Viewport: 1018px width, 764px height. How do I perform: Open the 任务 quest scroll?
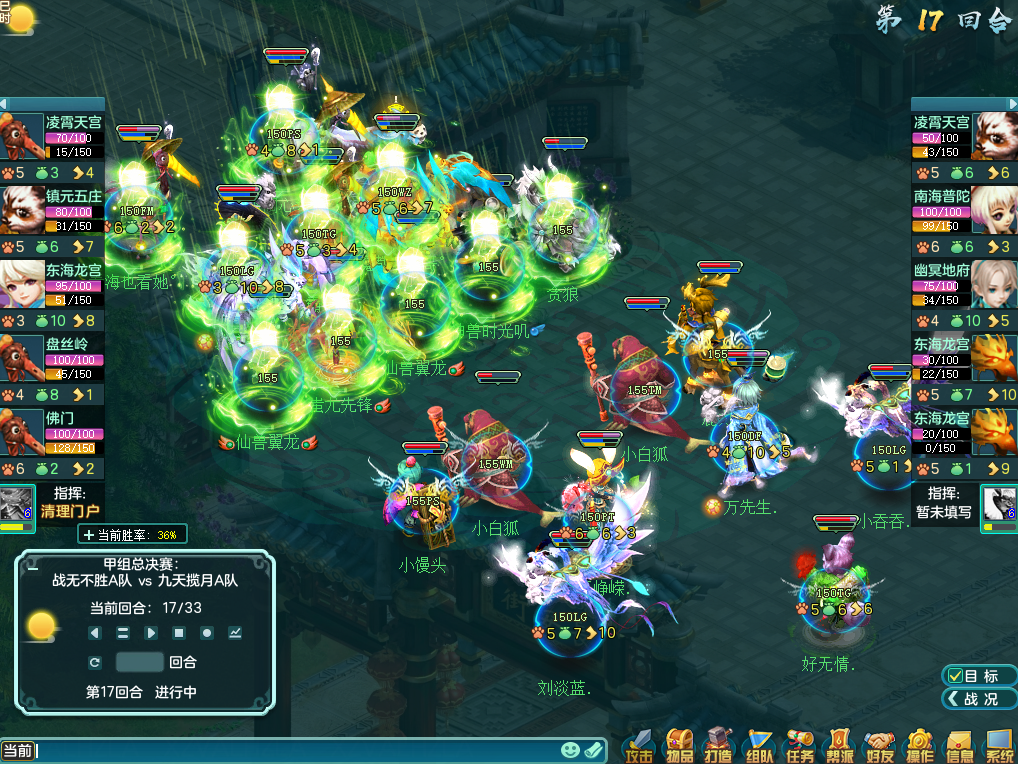coord(800,744)
